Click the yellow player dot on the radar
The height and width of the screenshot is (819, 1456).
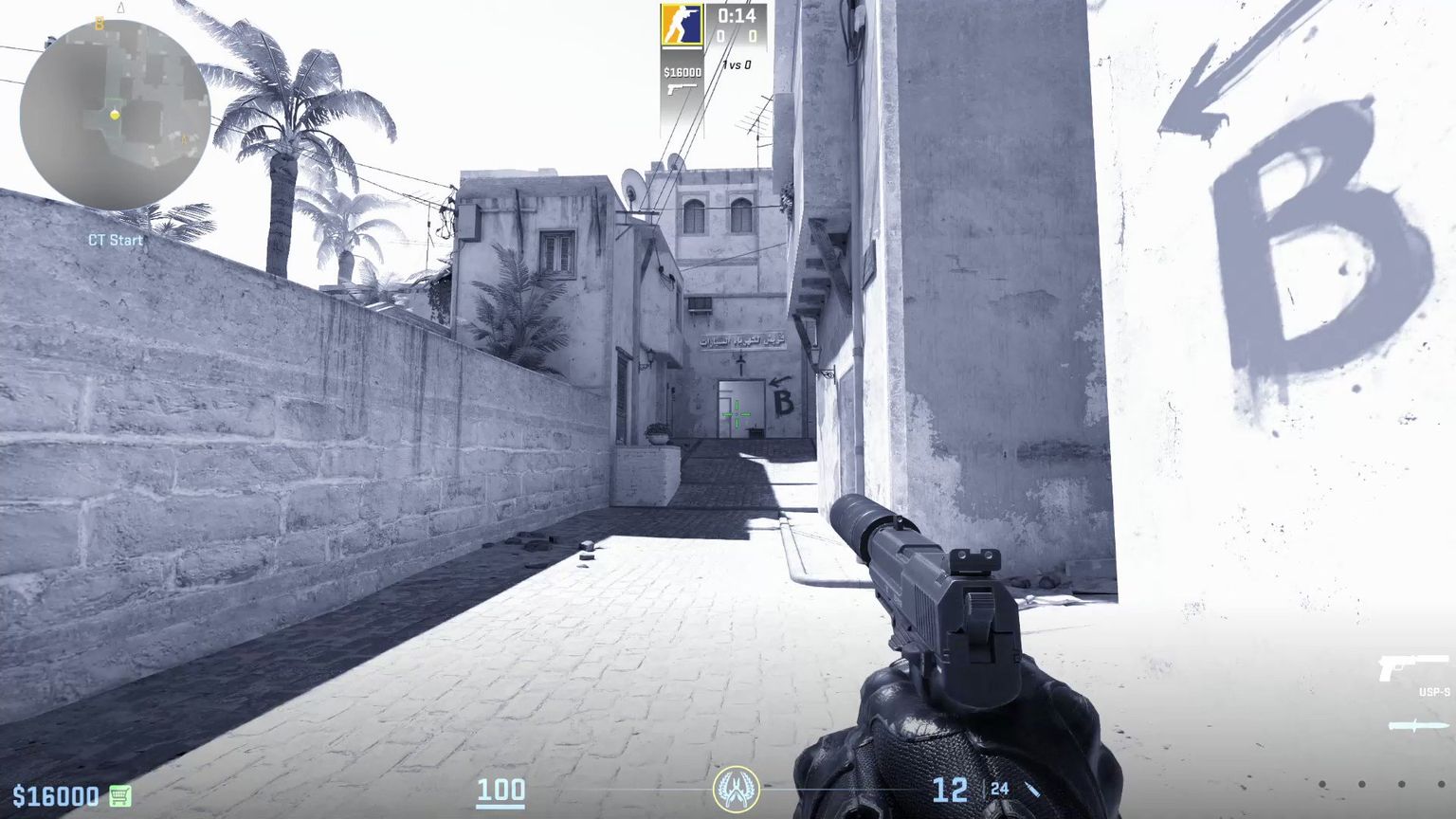(x=115, y=116)
